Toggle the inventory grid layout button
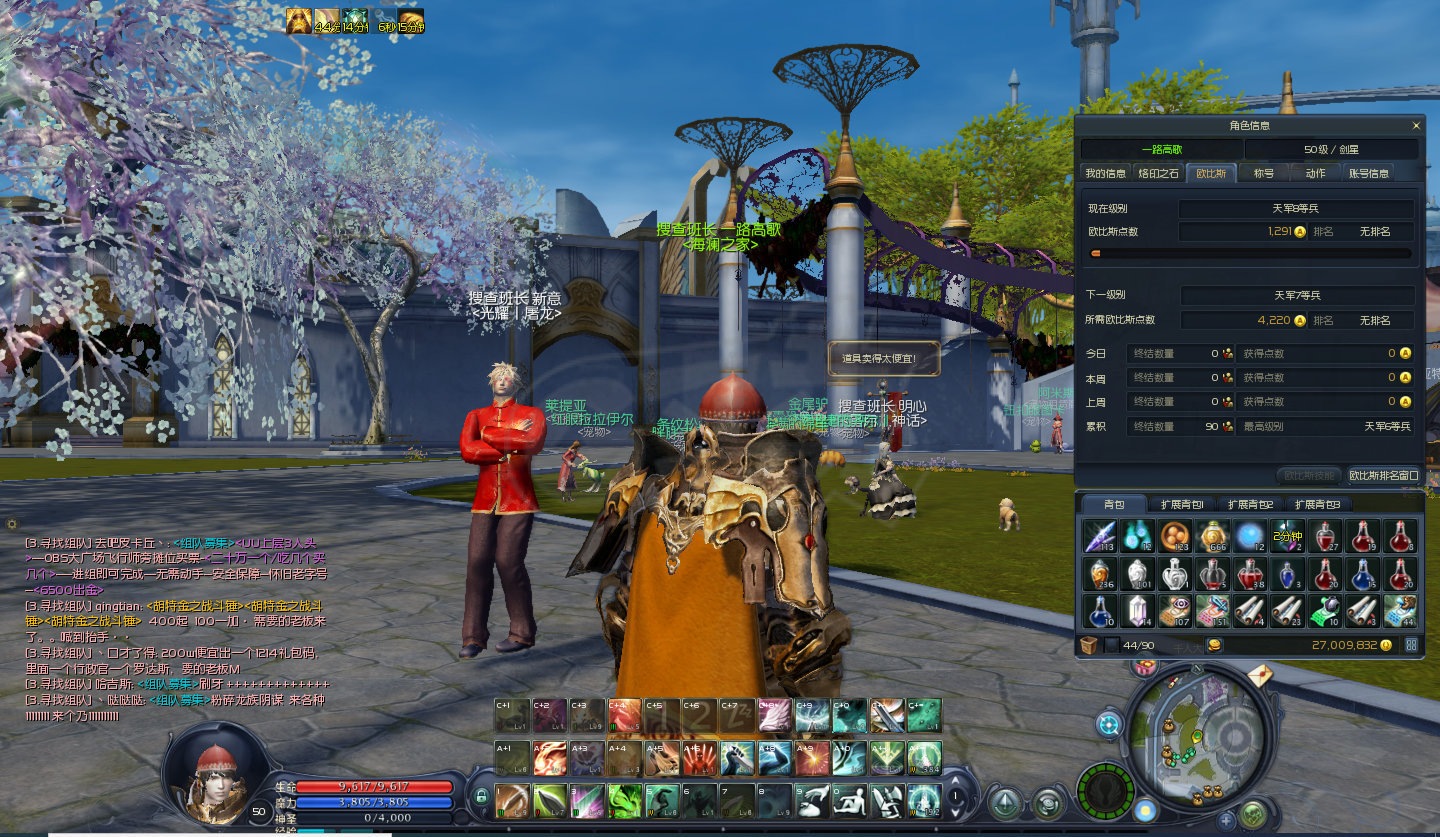This screenshot has width=1440, height=837. pos(1411,645)
